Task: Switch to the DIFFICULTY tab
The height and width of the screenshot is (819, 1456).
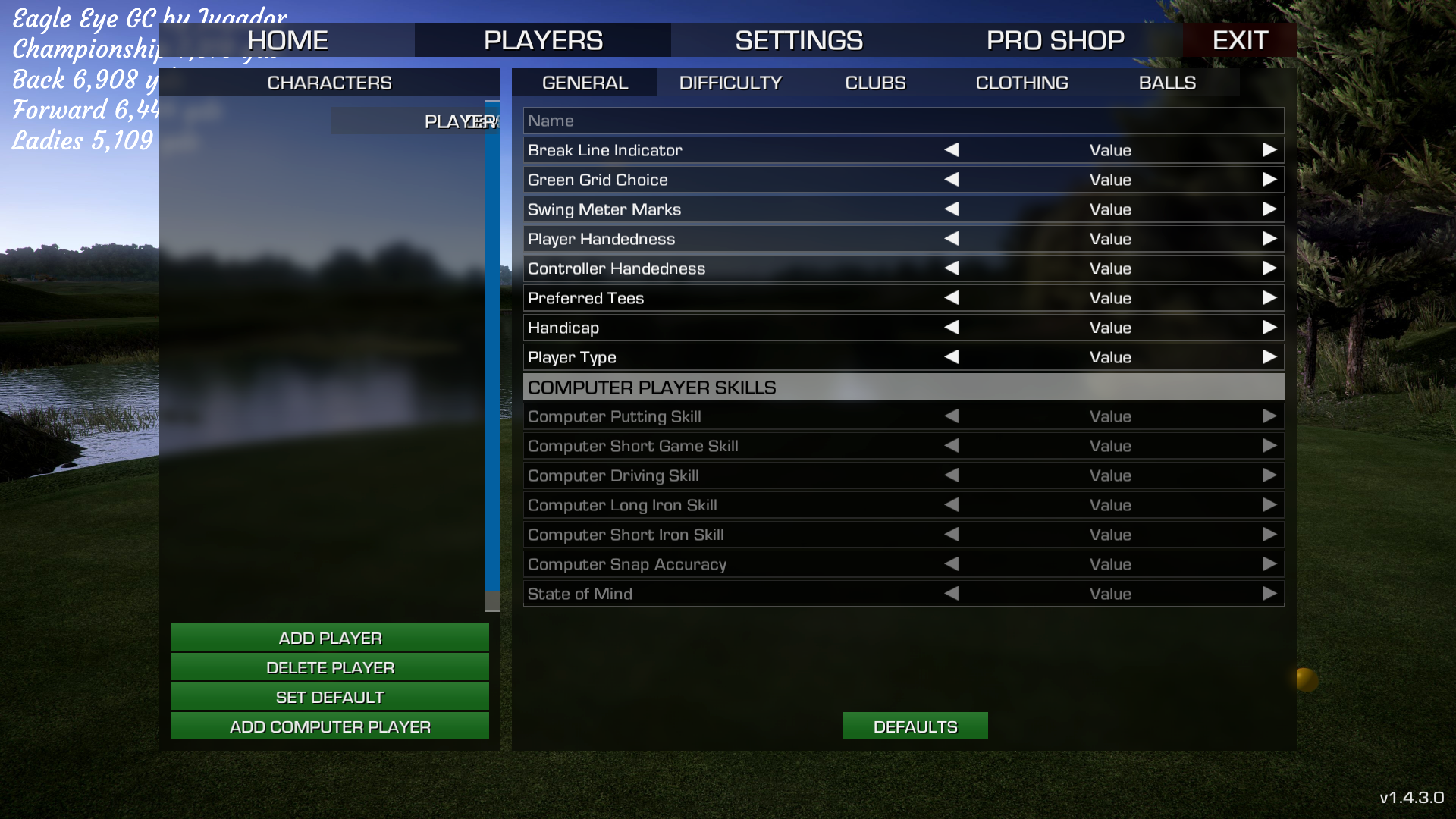Action: pos(730,83)
